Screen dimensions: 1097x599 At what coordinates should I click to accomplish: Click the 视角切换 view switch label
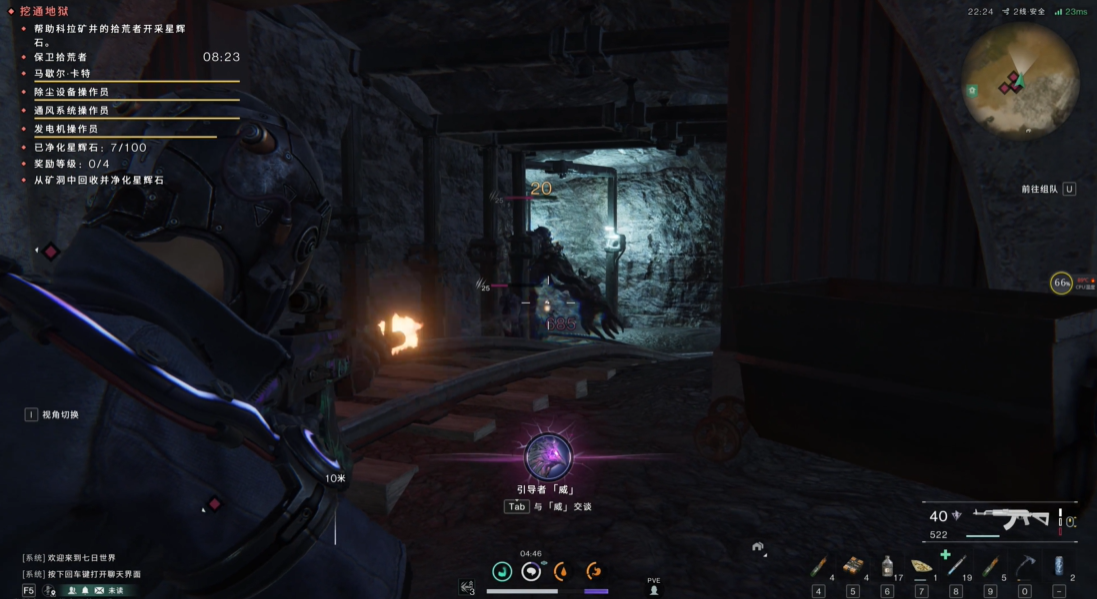click(x=60, y=415)
